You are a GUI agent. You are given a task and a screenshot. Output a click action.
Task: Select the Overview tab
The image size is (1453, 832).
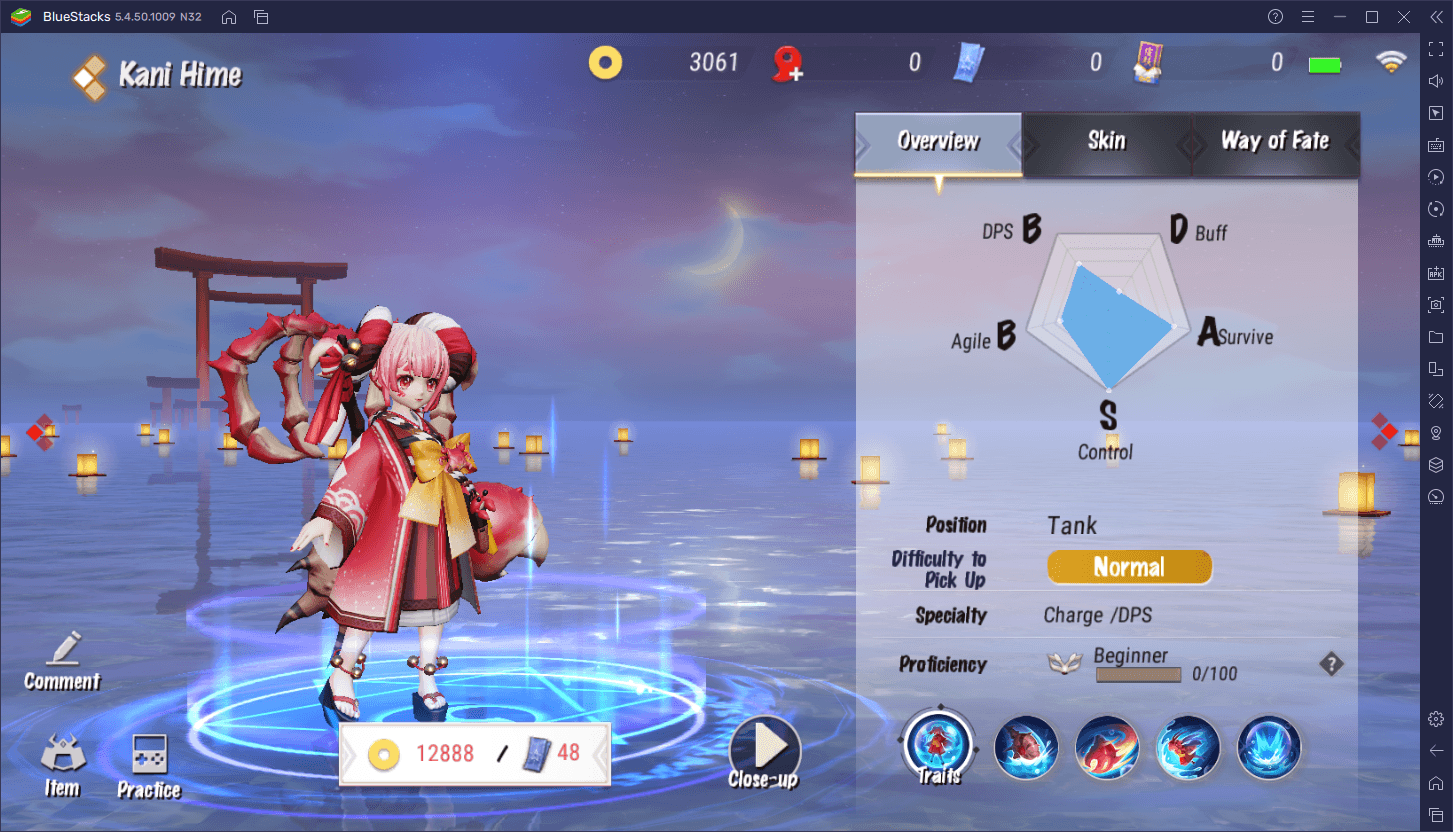click(938, 141)
